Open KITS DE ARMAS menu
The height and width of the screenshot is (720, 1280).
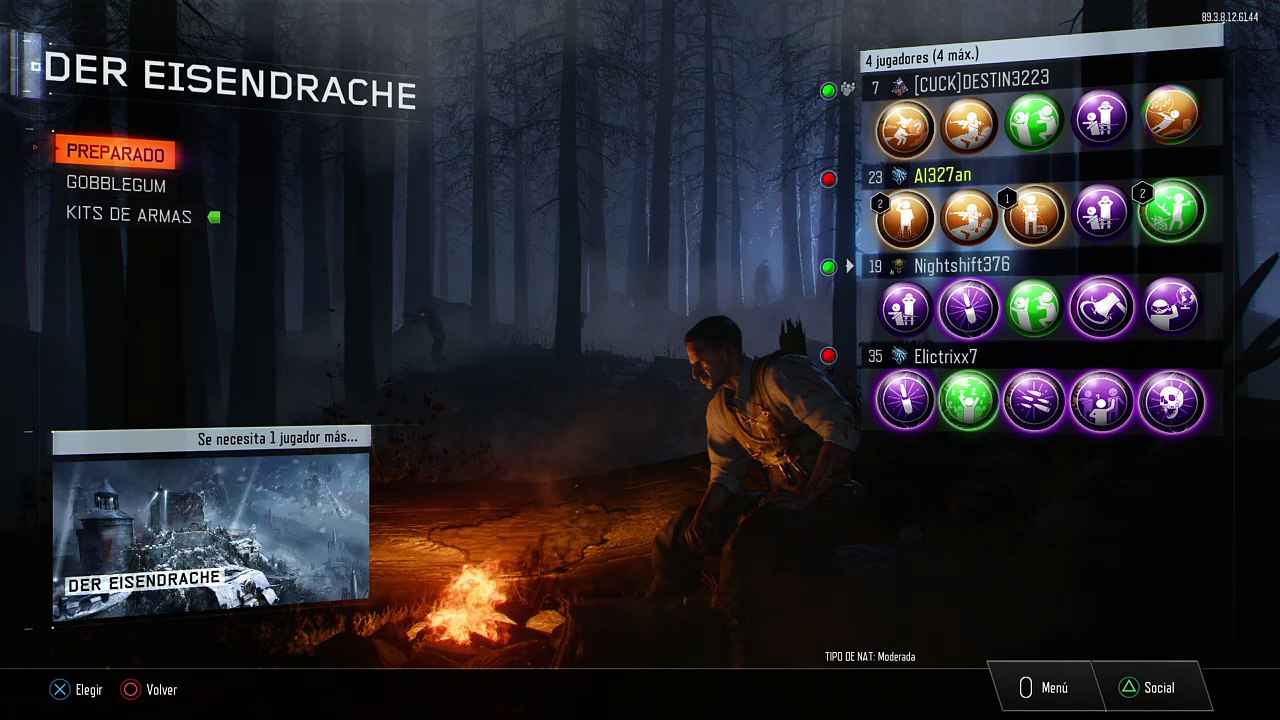click(129, 215)
